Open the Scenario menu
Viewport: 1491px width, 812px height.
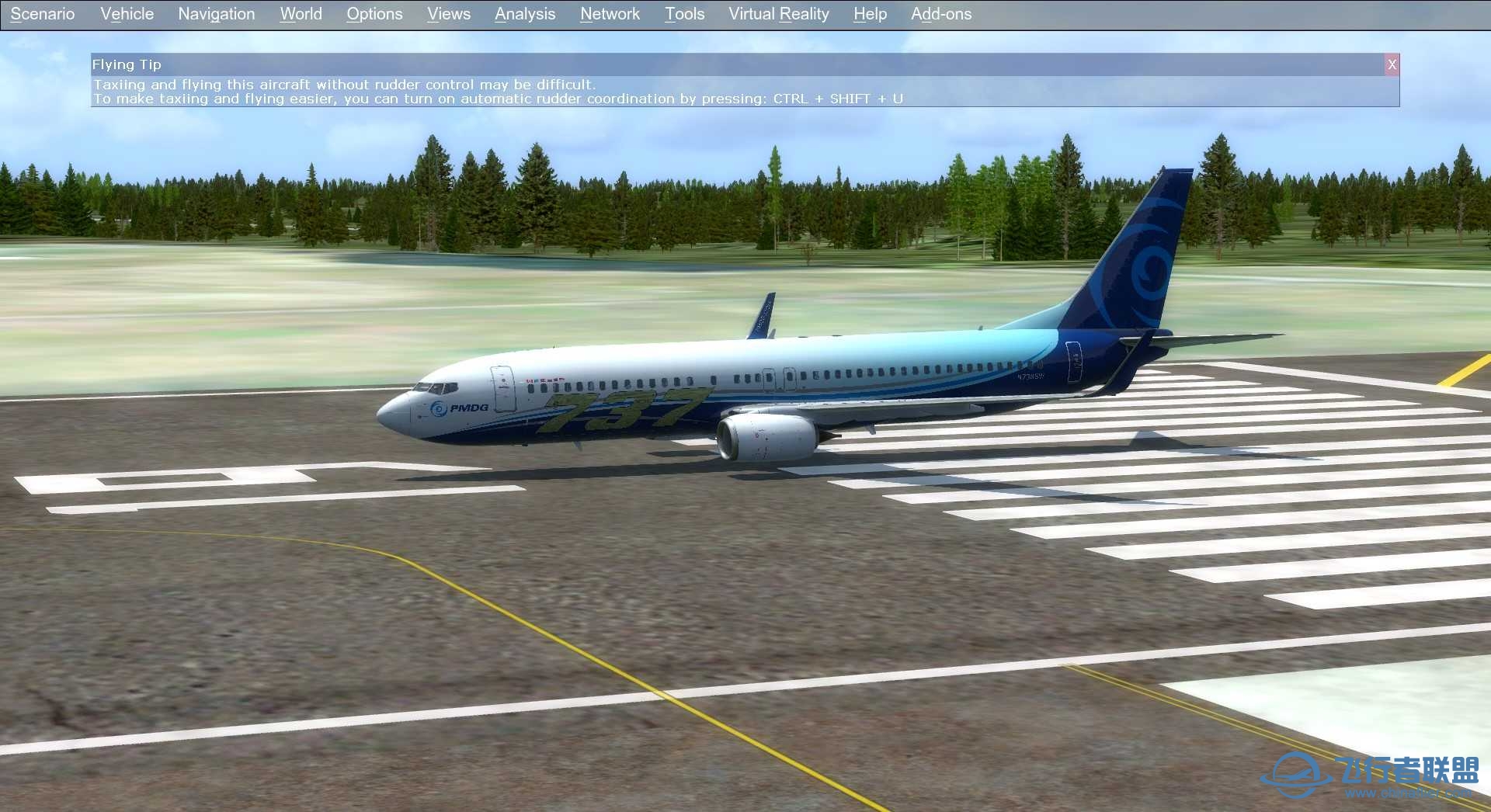42,13
